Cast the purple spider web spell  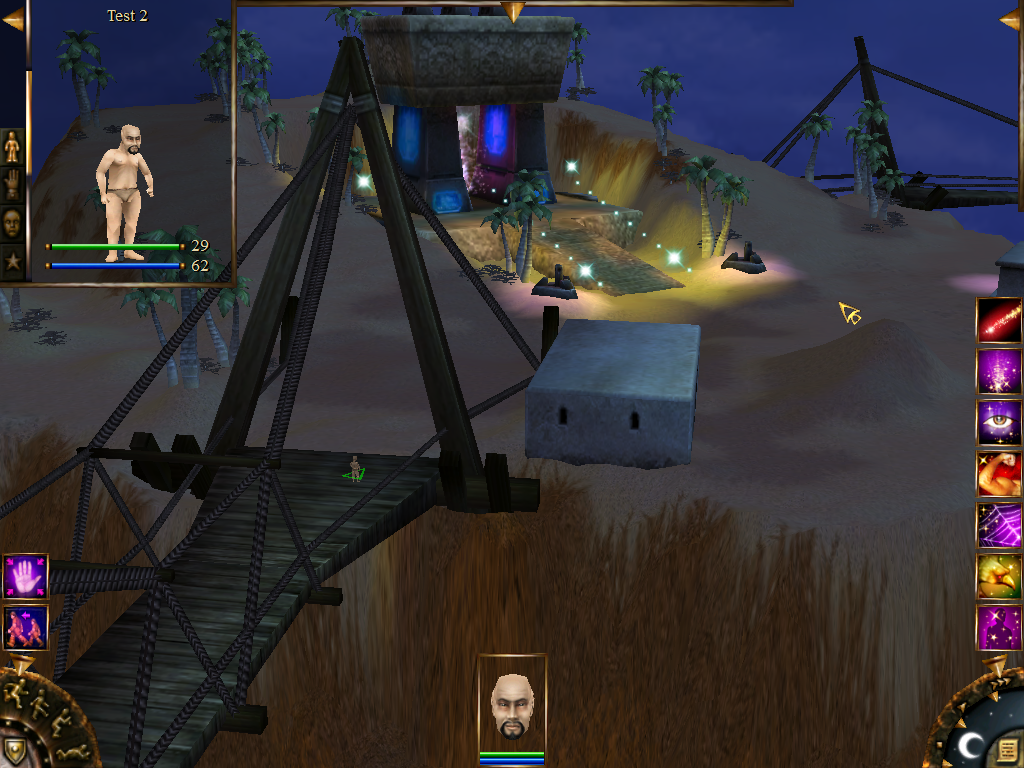(x=999, y=525)
